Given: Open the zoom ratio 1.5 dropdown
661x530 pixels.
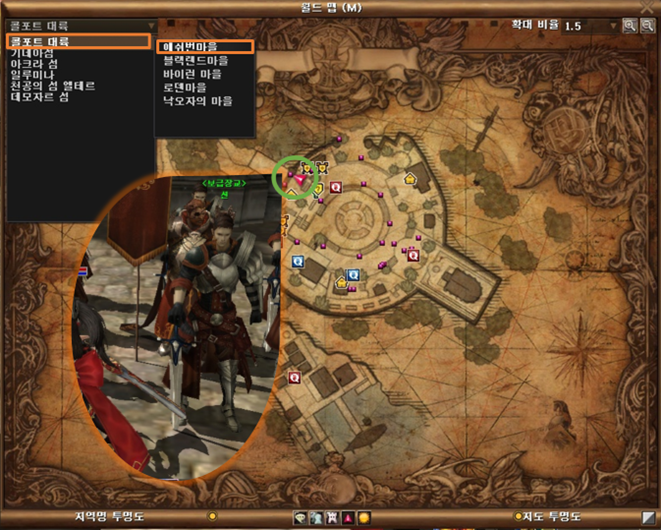Looking at the screenshot, I should click(612, 25).
